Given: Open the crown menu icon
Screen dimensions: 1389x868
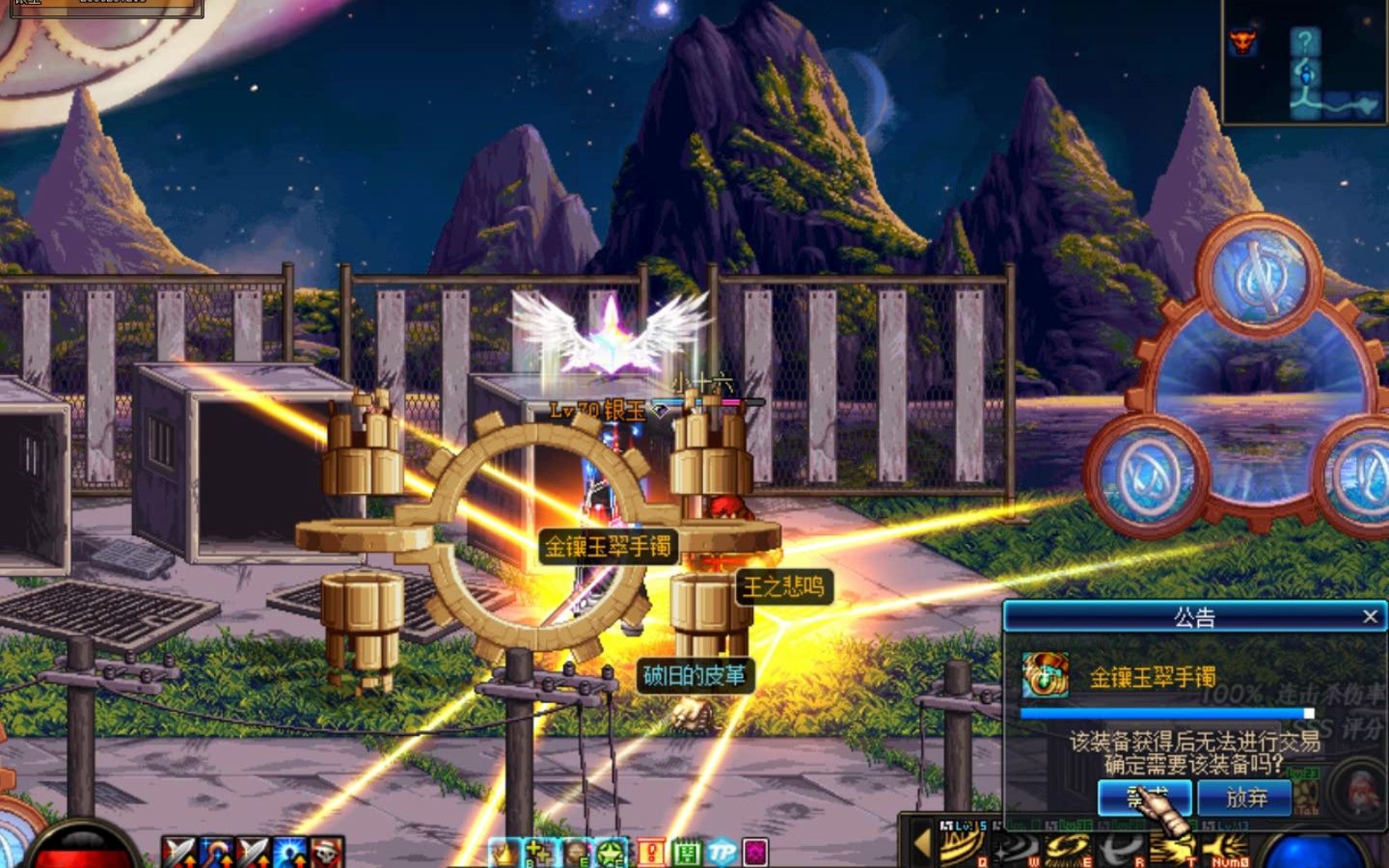Looking at the screenshot, I should pyautogui.click(x=502, y=853).
